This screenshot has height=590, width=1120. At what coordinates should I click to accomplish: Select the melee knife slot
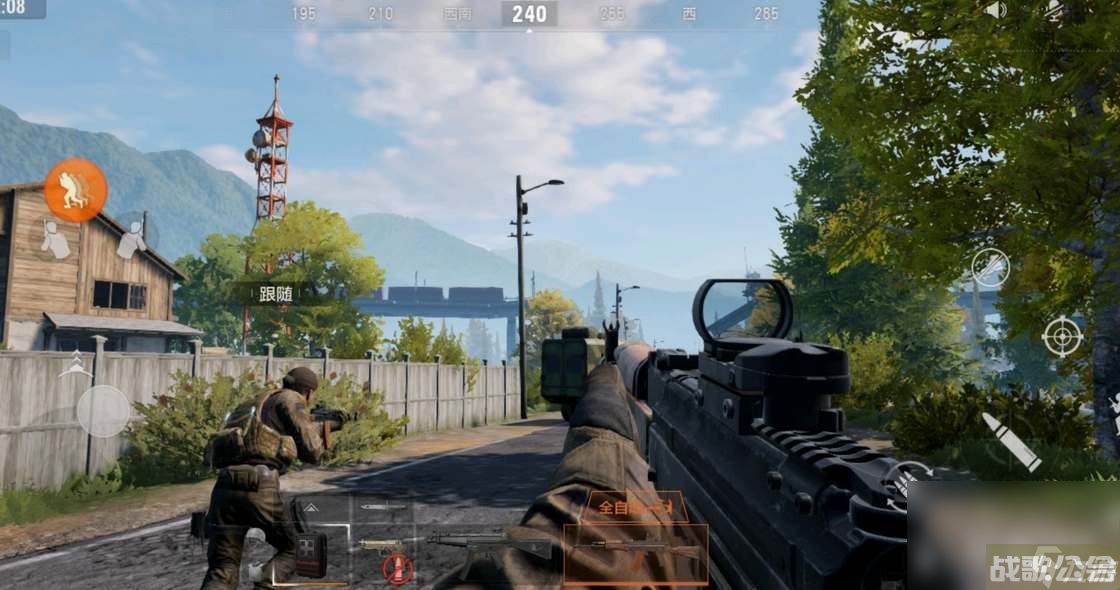click(384, 507)
